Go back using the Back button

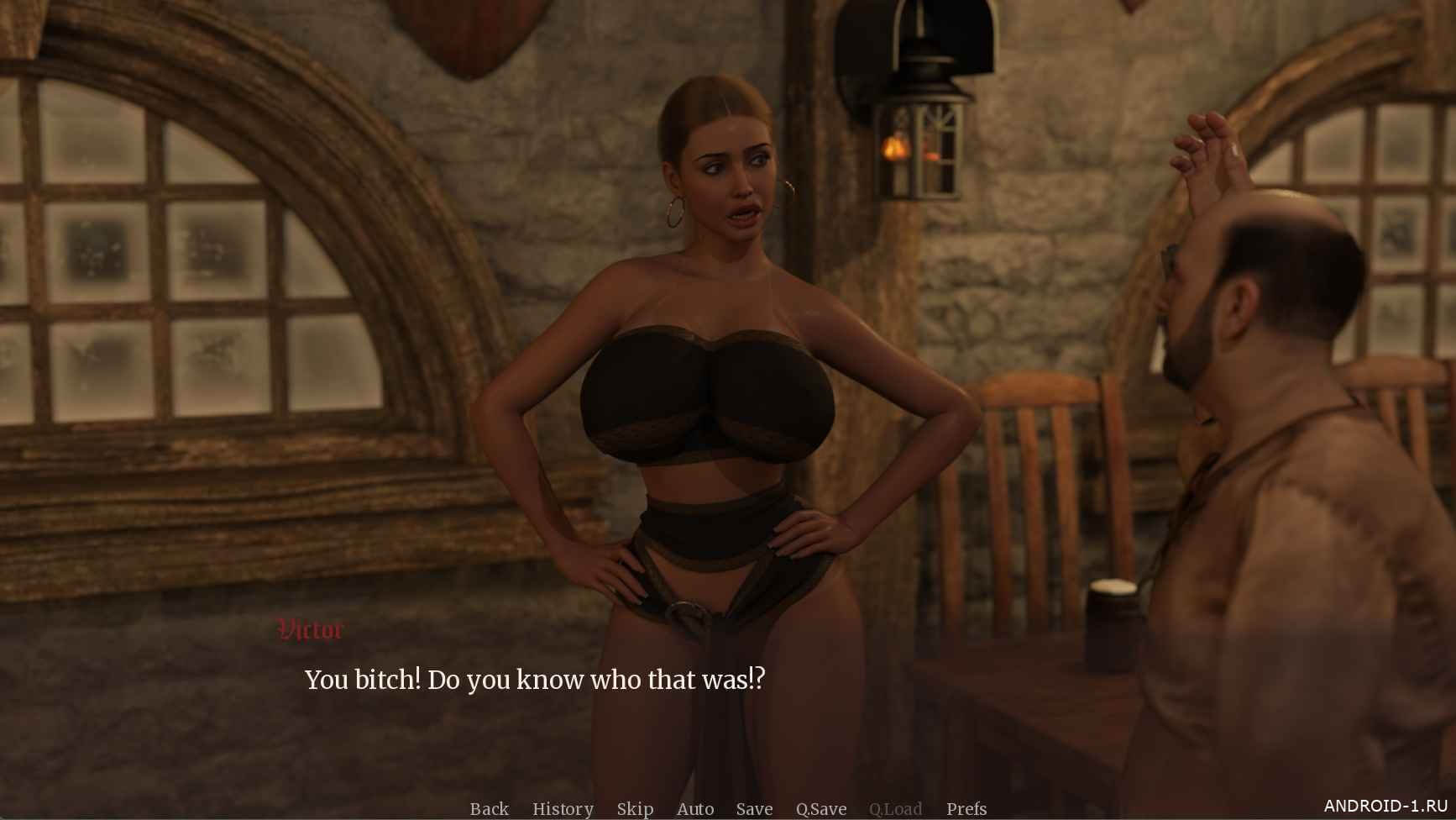(x=489, y=808)
